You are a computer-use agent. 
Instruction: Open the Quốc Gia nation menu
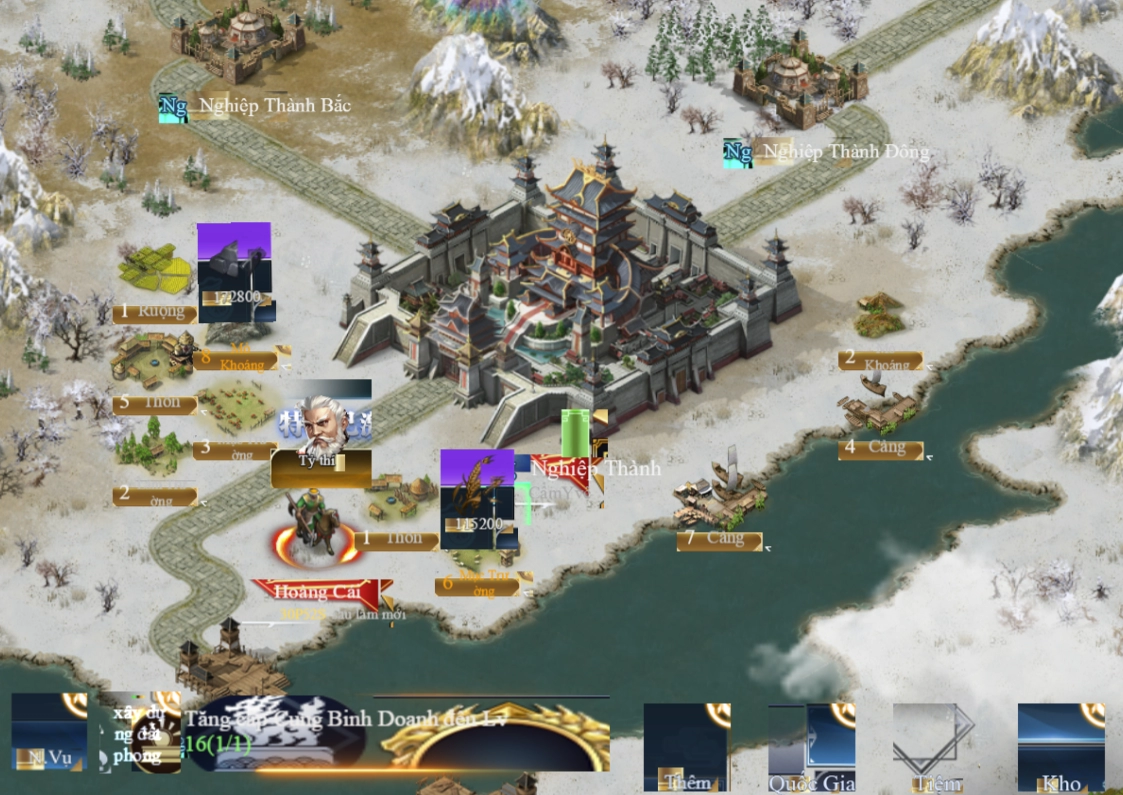pyautogui.click(x=811, y=746)
